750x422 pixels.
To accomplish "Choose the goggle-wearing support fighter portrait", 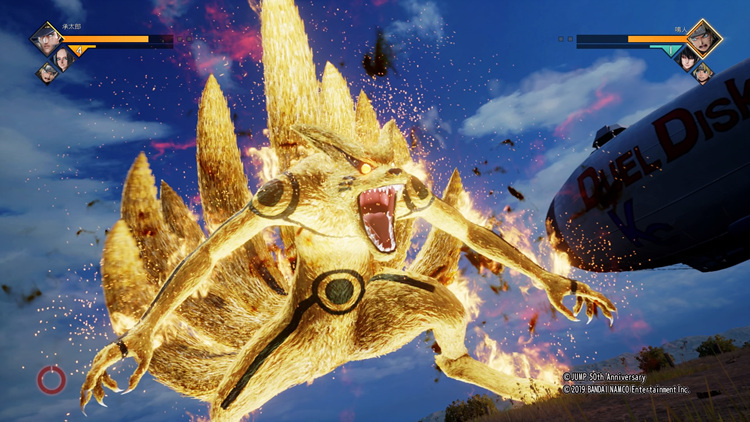I will pos(46,72).
